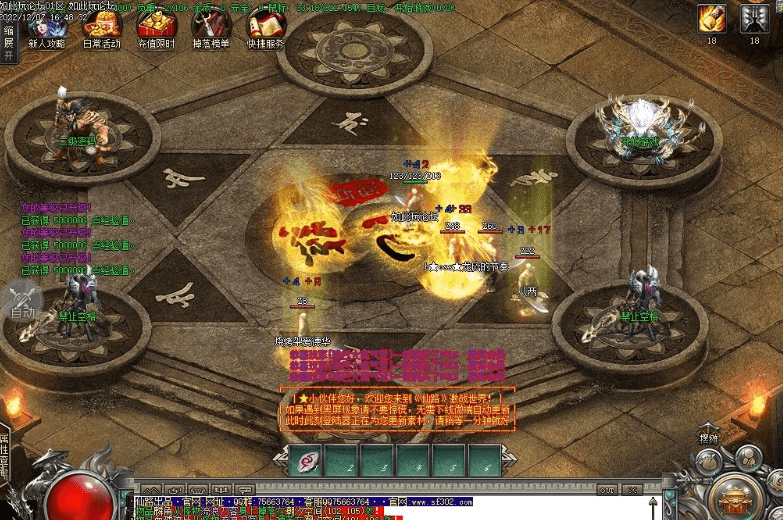
Task: Open the 新人攻略 newbie guide
Action: [x=47, y=28]
